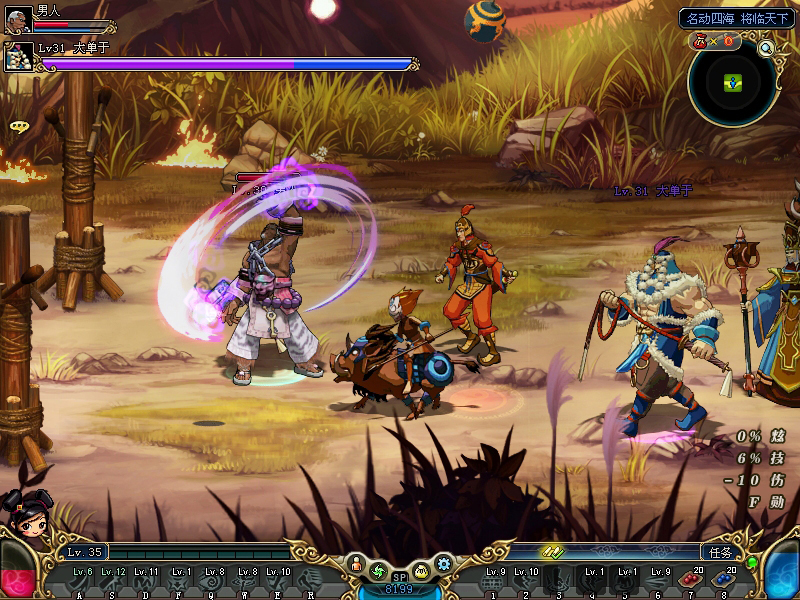This screenshot has height=600, width=800.
Task: Use the blue potion in slot 8
Action: click(x=723, y=580)
